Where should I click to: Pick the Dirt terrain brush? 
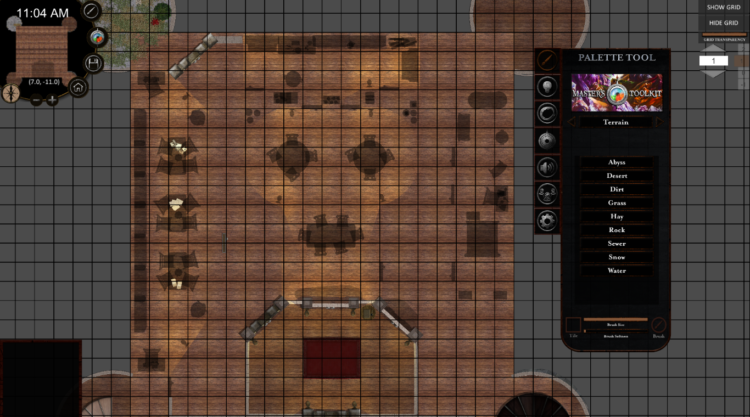(x=616, y=189)
